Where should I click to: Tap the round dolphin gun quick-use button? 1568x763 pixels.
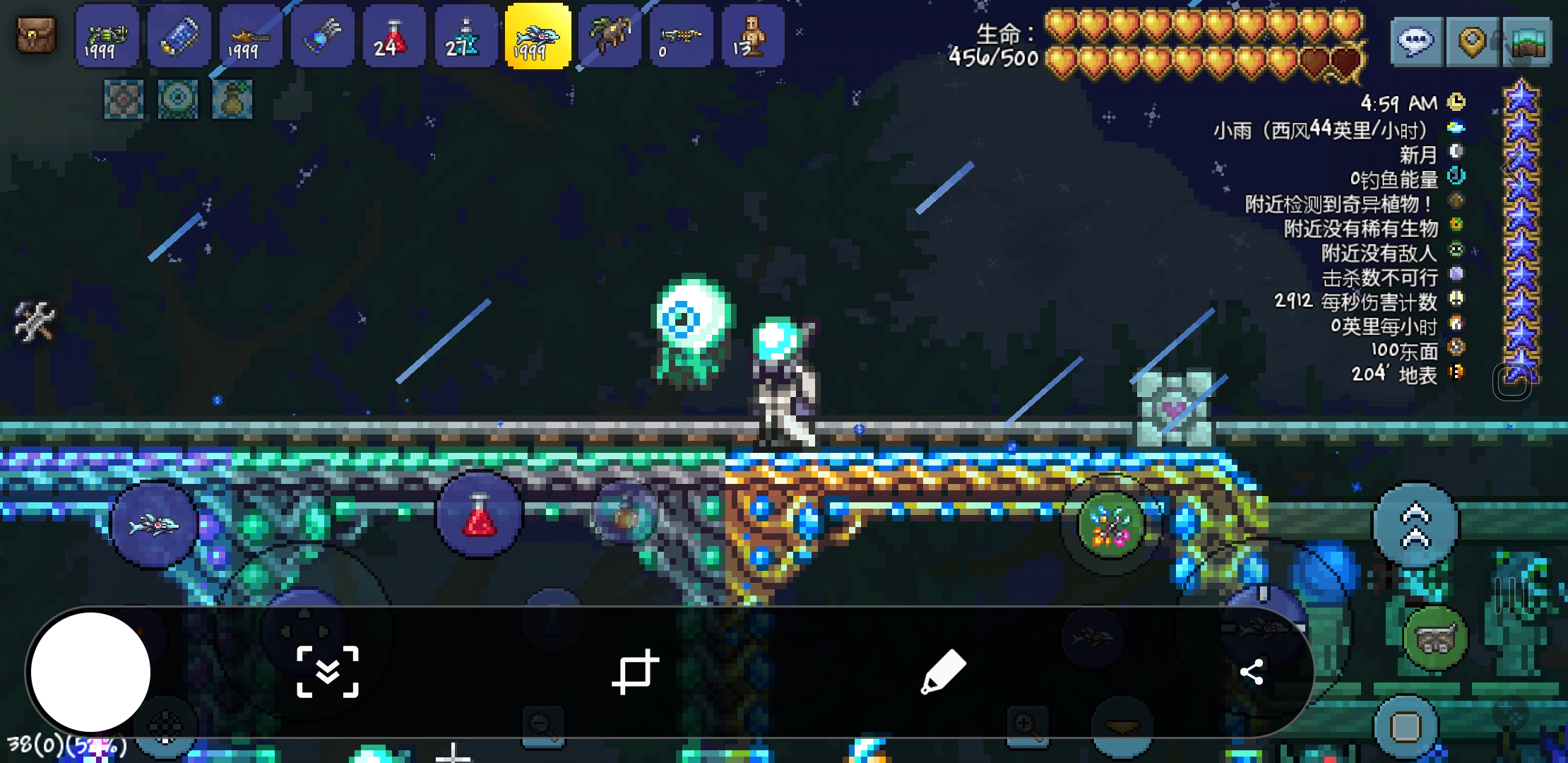154,524
